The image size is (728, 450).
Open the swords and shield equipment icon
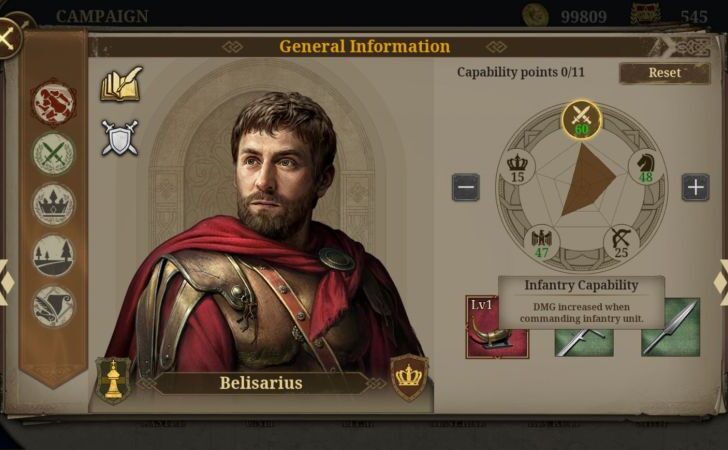click(x=120, y=138)
